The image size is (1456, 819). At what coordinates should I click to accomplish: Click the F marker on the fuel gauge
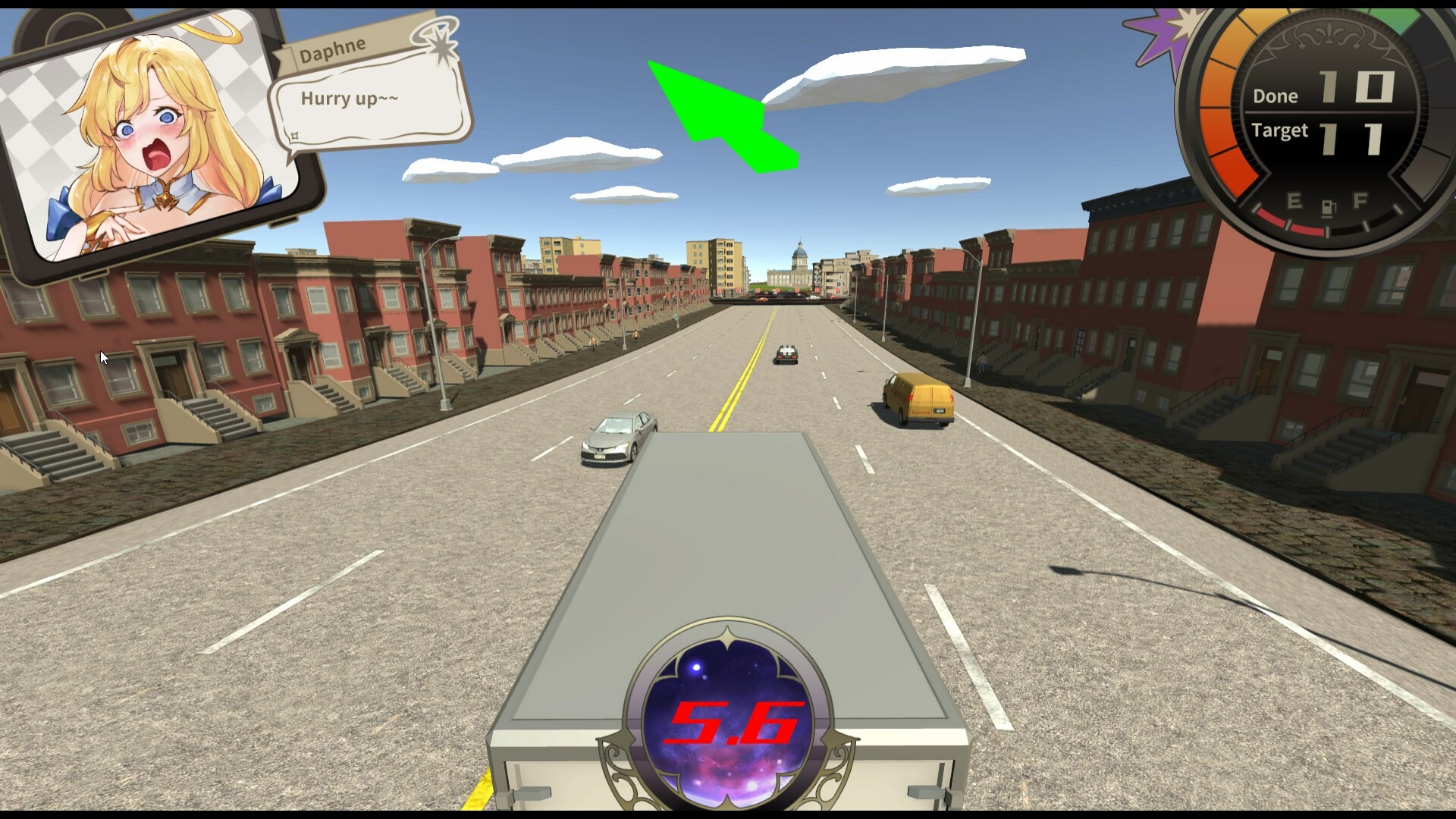[1360, 199]
